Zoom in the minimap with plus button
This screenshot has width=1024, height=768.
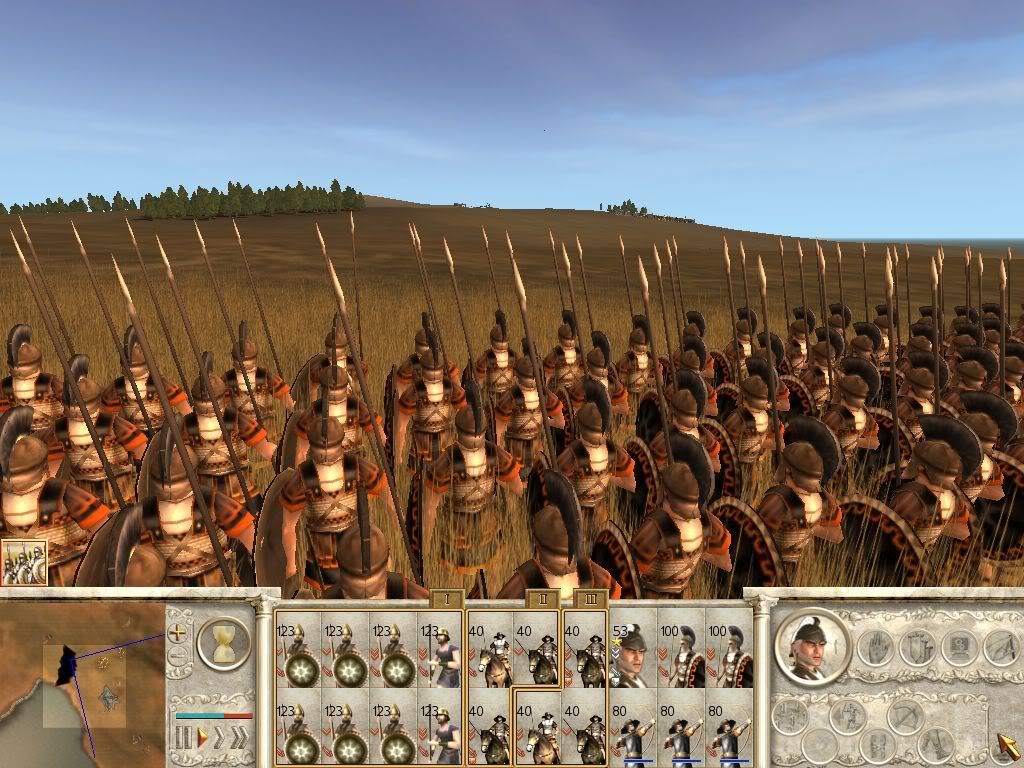coord(178,632)
